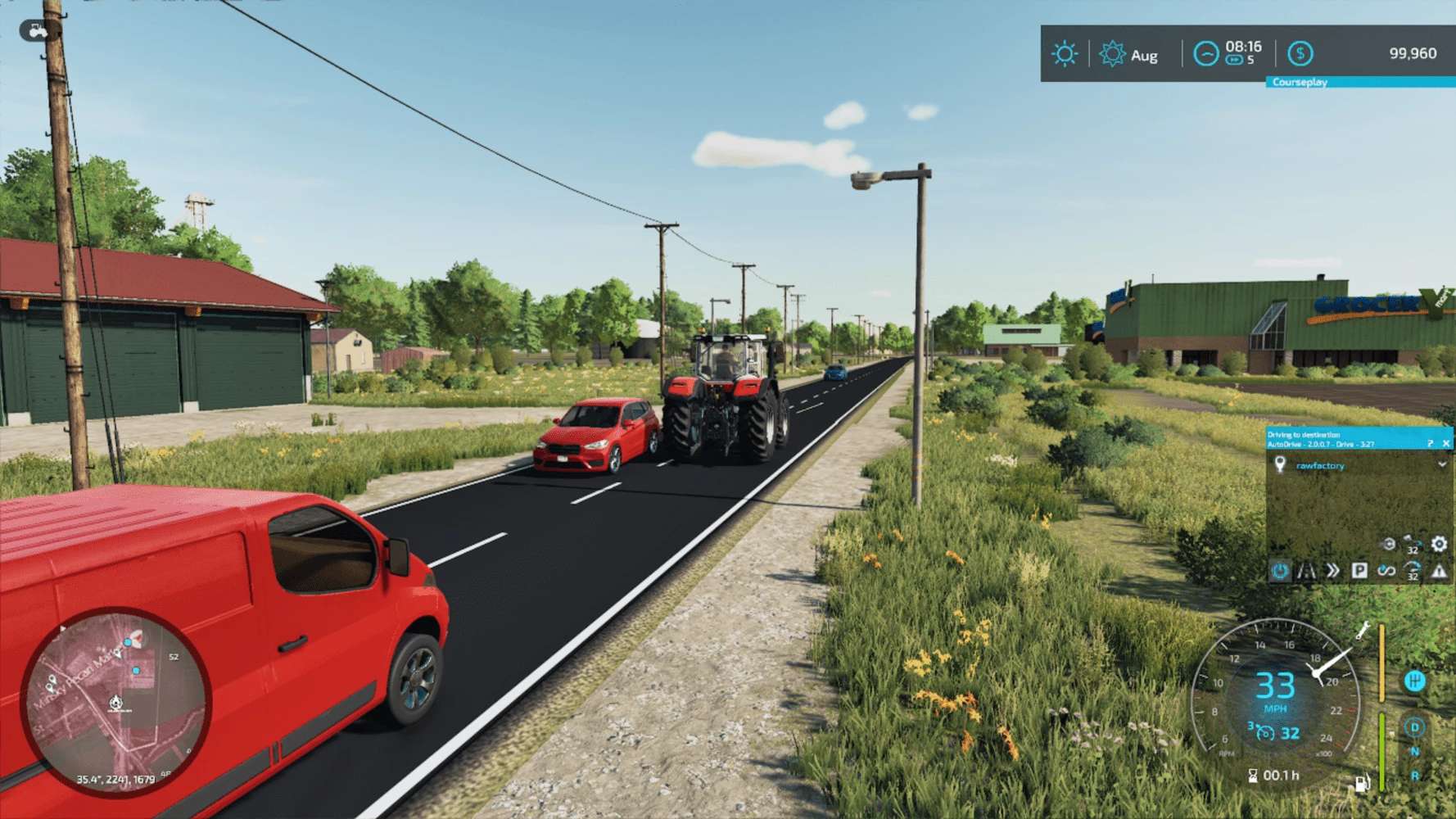
Task: Open the circular minimap
Action: (x=115, y=703)
